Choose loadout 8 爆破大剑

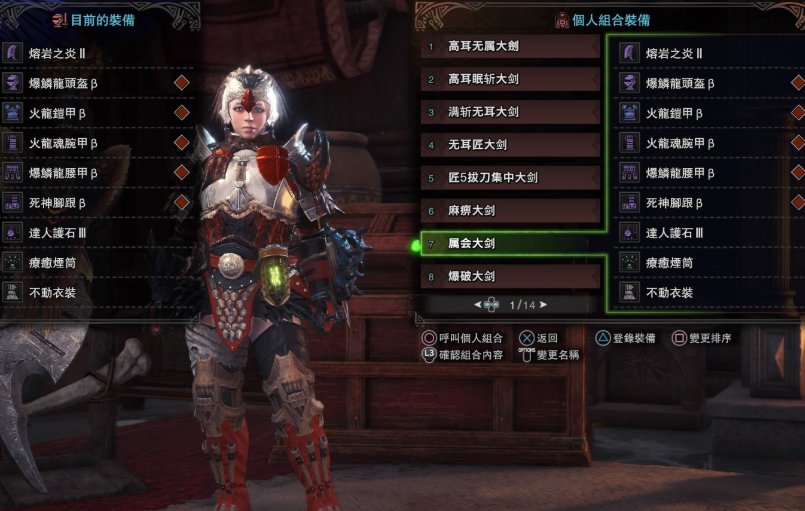pos(510,276)
